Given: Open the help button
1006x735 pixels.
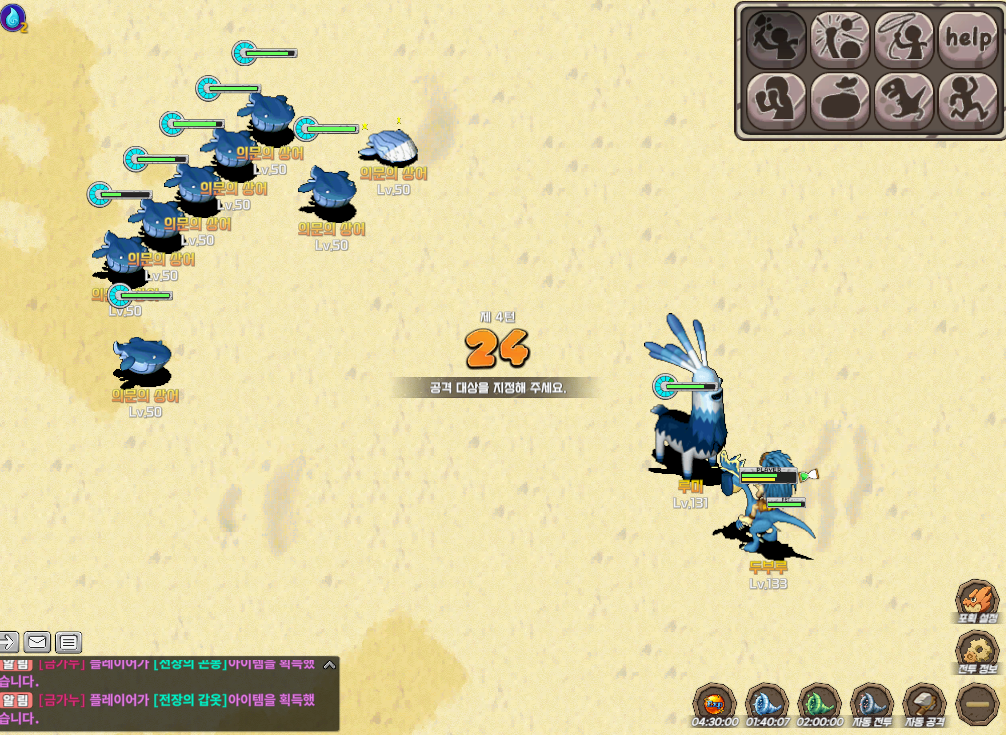Looking at the screenshot, I should tap(968, 38).
